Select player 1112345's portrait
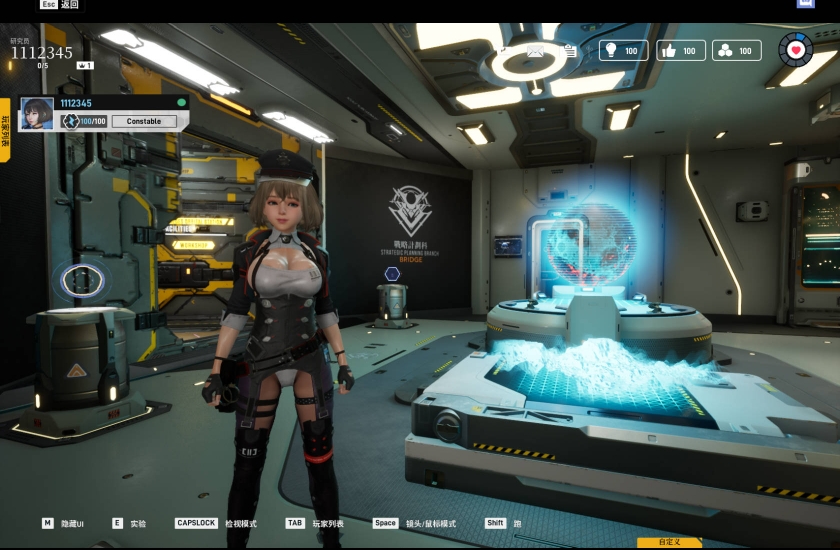The image size is (840, 550). pos(37,113)
